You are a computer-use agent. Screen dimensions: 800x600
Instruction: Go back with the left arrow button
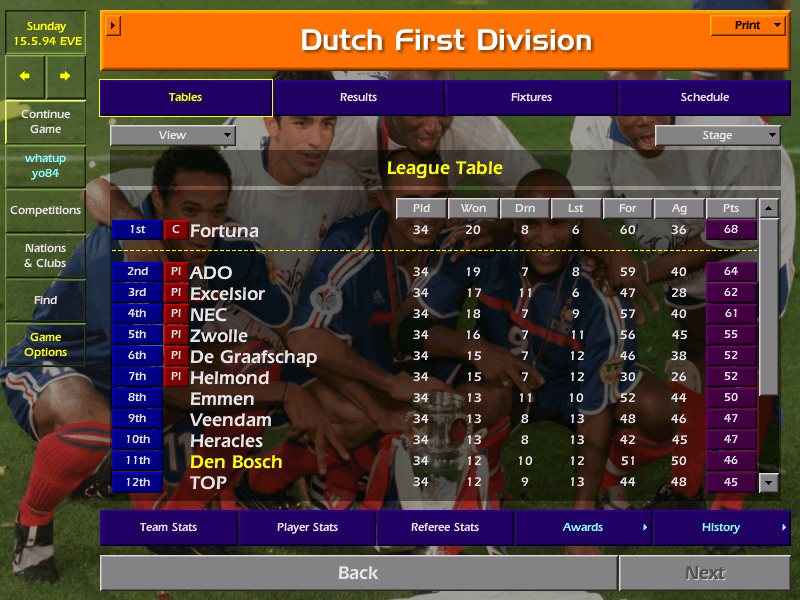25,76
